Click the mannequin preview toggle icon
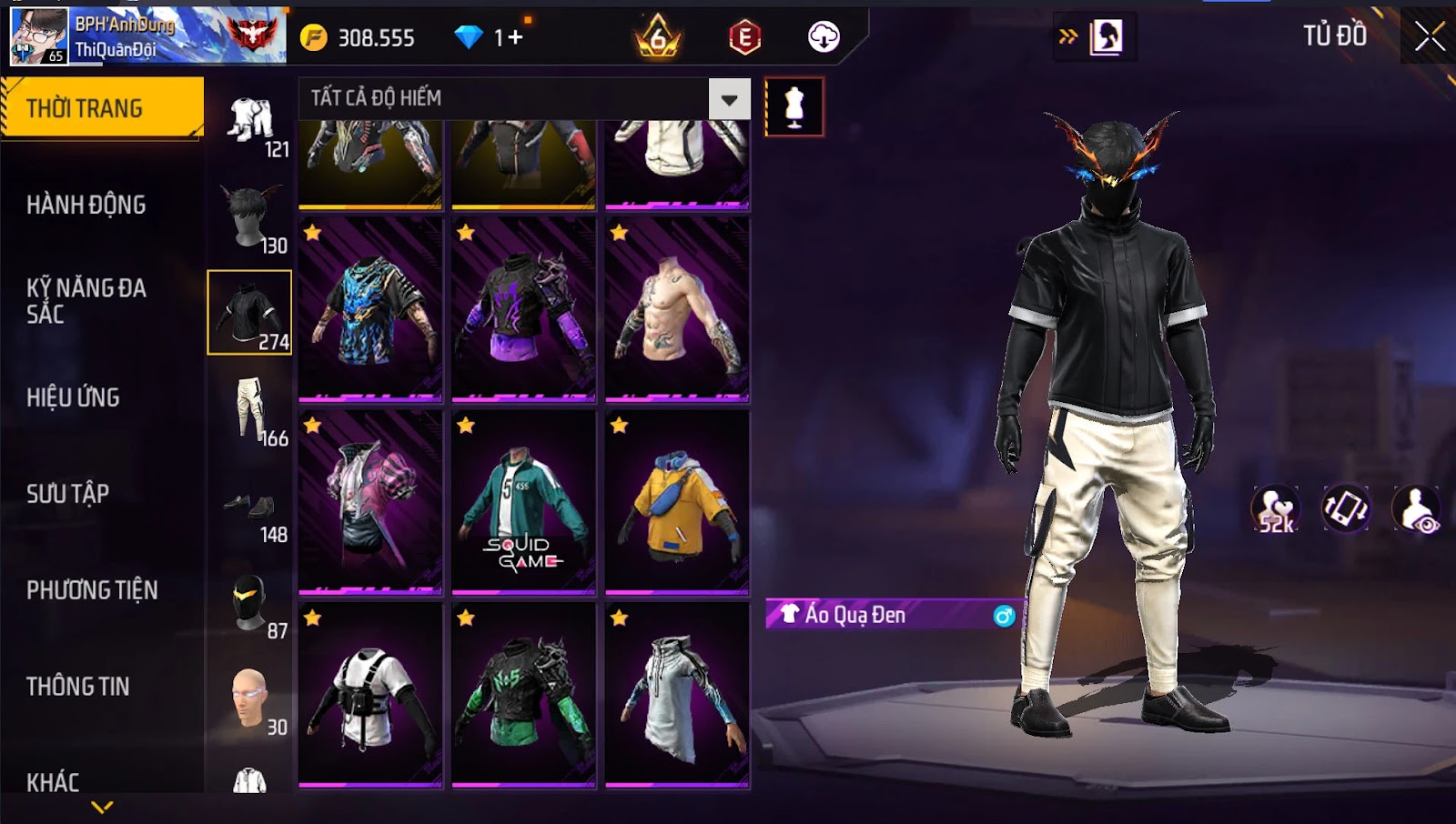The width and height of the screenshot is (1456, 824). click(794, 107)
